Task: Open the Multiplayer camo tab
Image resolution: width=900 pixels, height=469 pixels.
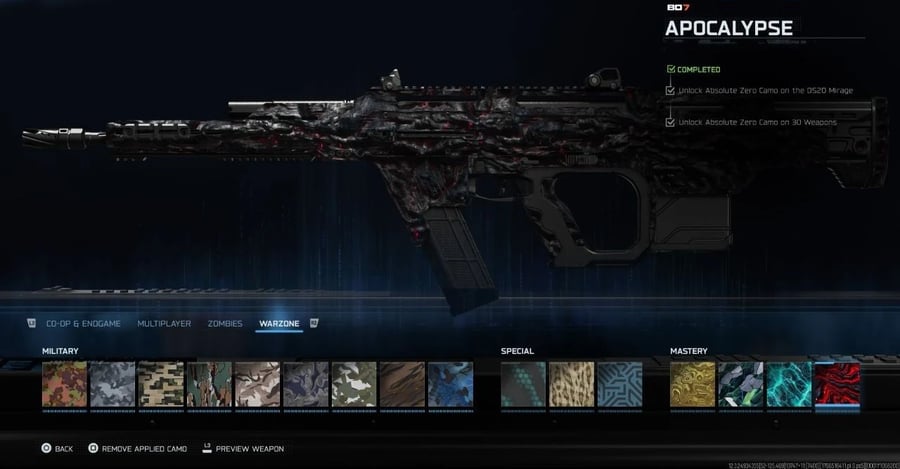Action: click(164, 323)
